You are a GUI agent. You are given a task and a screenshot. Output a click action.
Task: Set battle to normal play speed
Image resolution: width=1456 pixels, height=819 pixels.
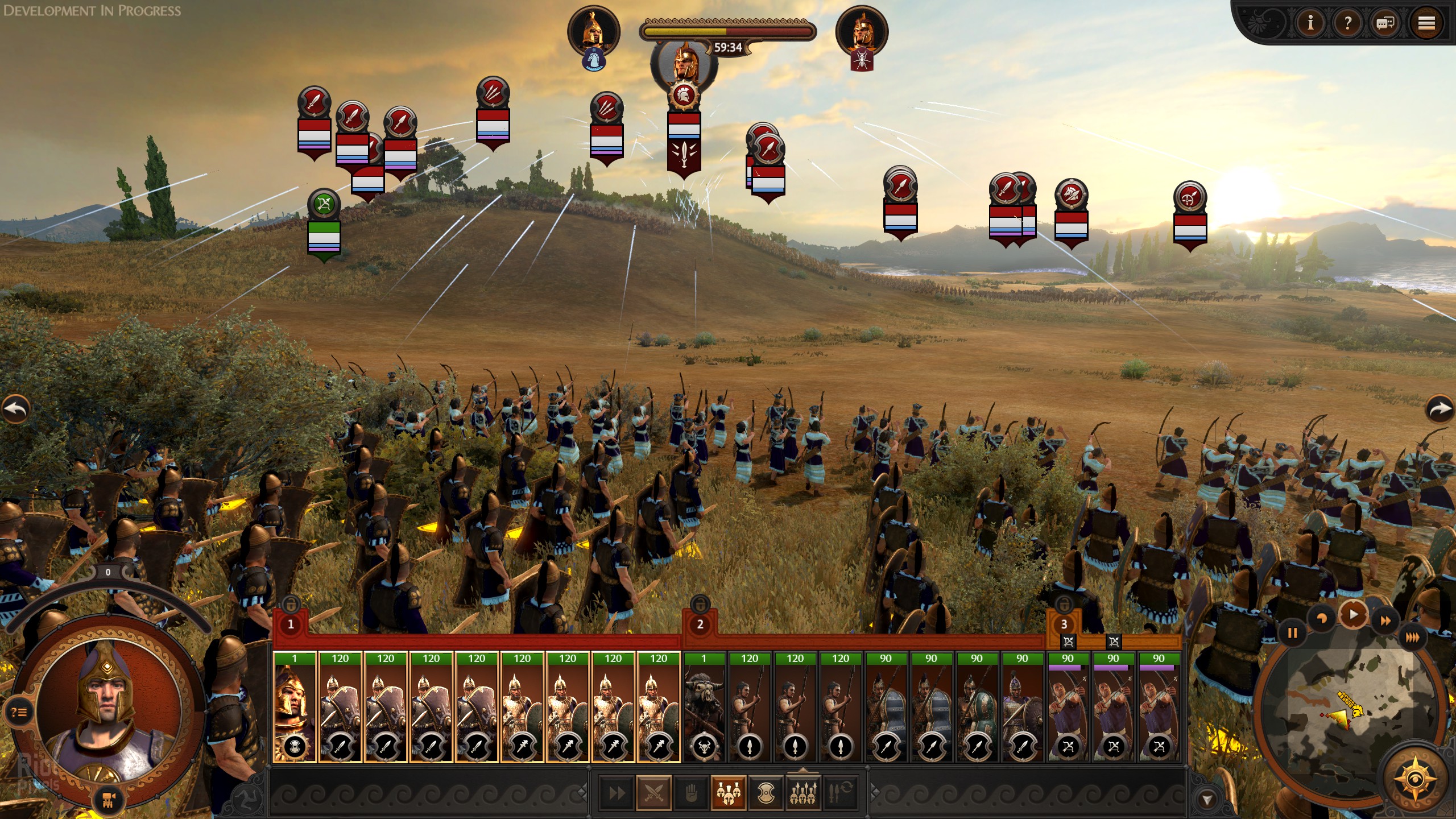[x=1353, y=614]
